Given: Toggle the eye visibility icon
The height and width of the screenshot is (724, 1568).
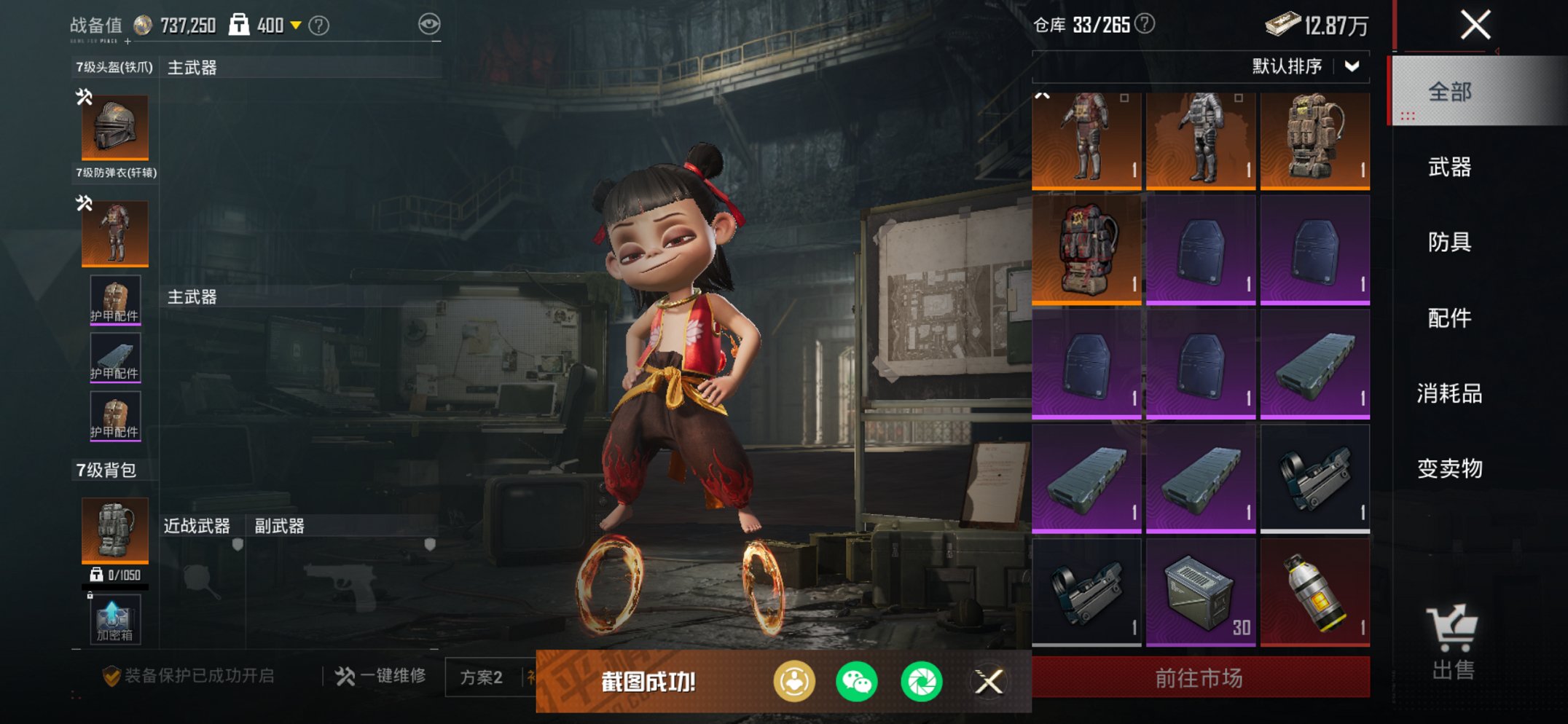Looking at the screenshot, I should (429, 24).
